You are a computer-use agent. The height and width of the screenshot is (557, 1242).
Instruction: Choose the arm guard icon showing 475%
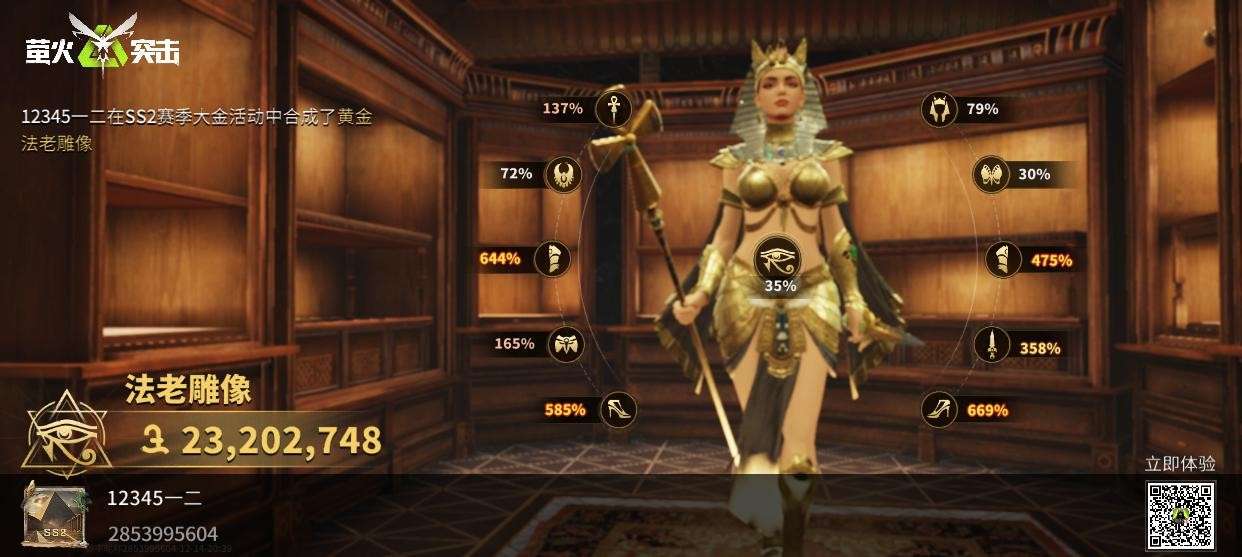(1003, 260)
